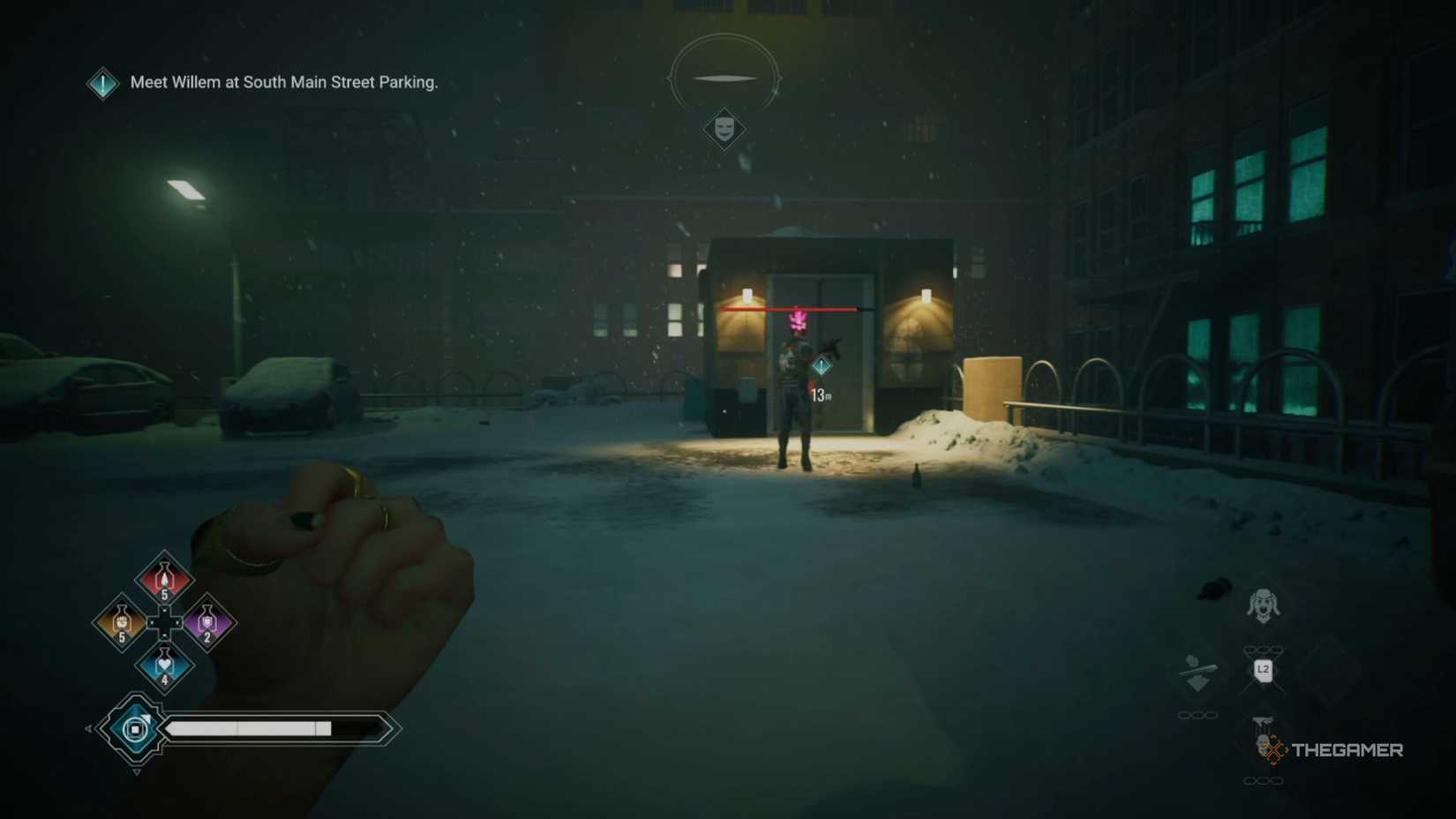Screen dimensions: 1456x819
Task: Select the pistol weapon icon
Action: (1264, 723)
